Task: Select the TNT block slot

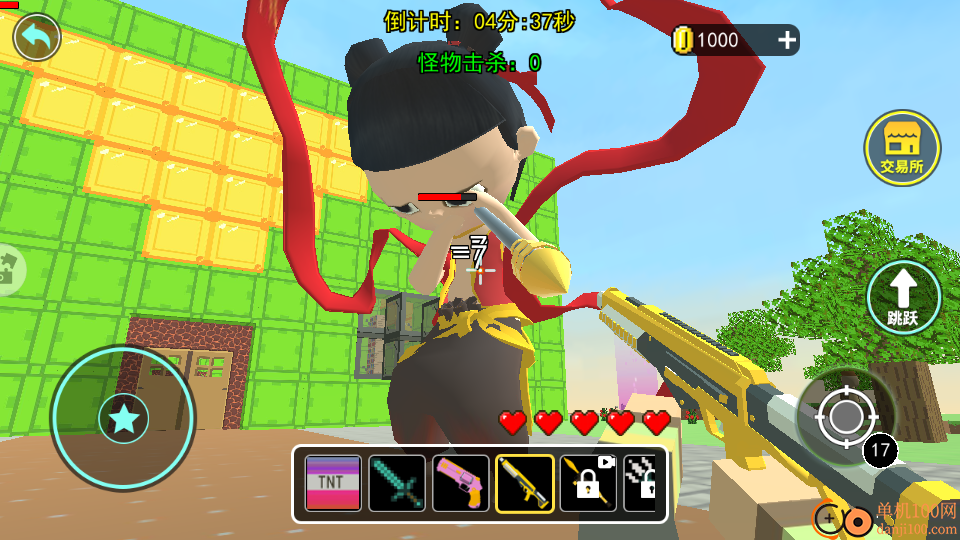Action: coord(333,484)
